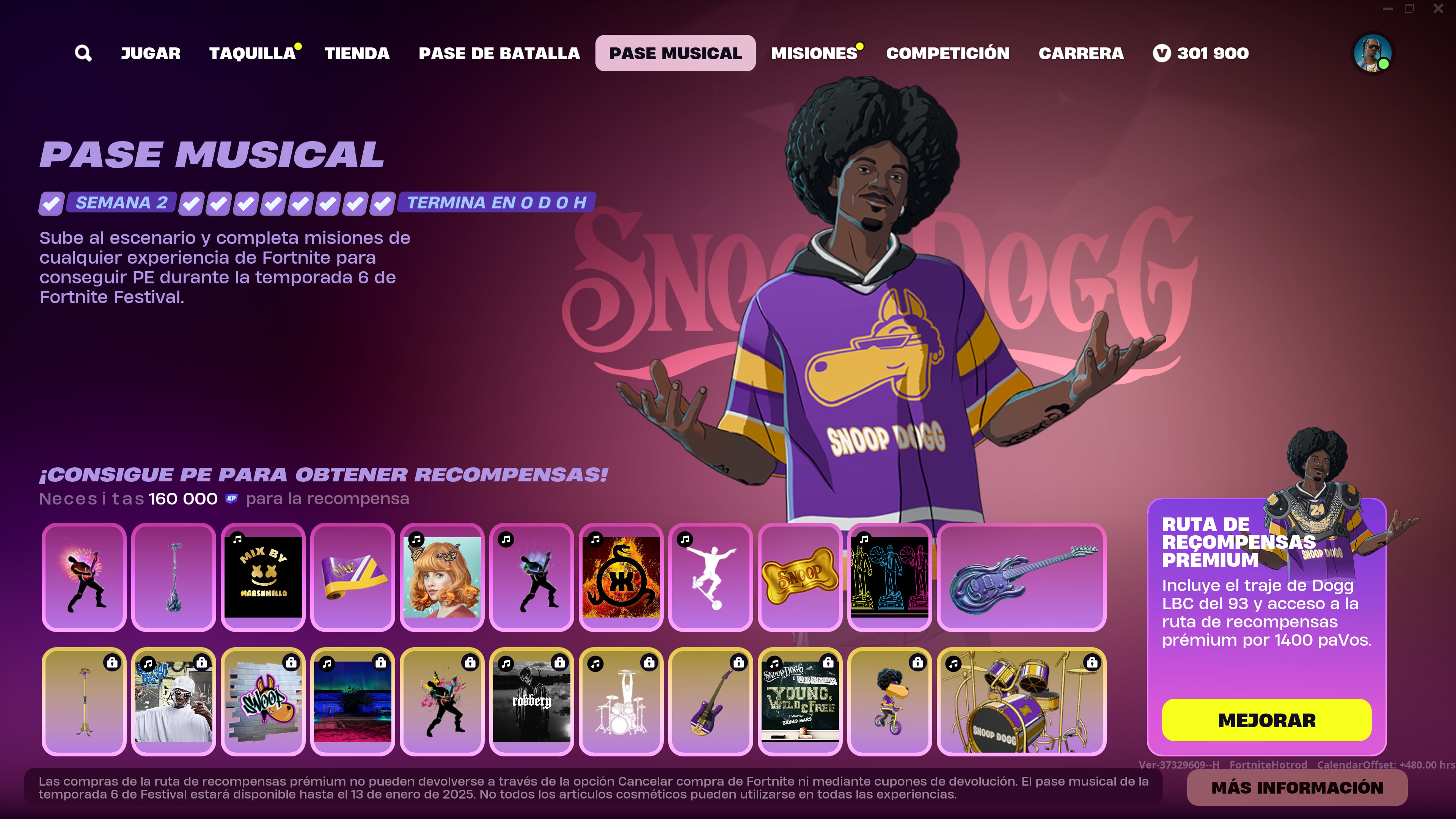Choose the gold Snoop bone reward

tap(800, 577)
